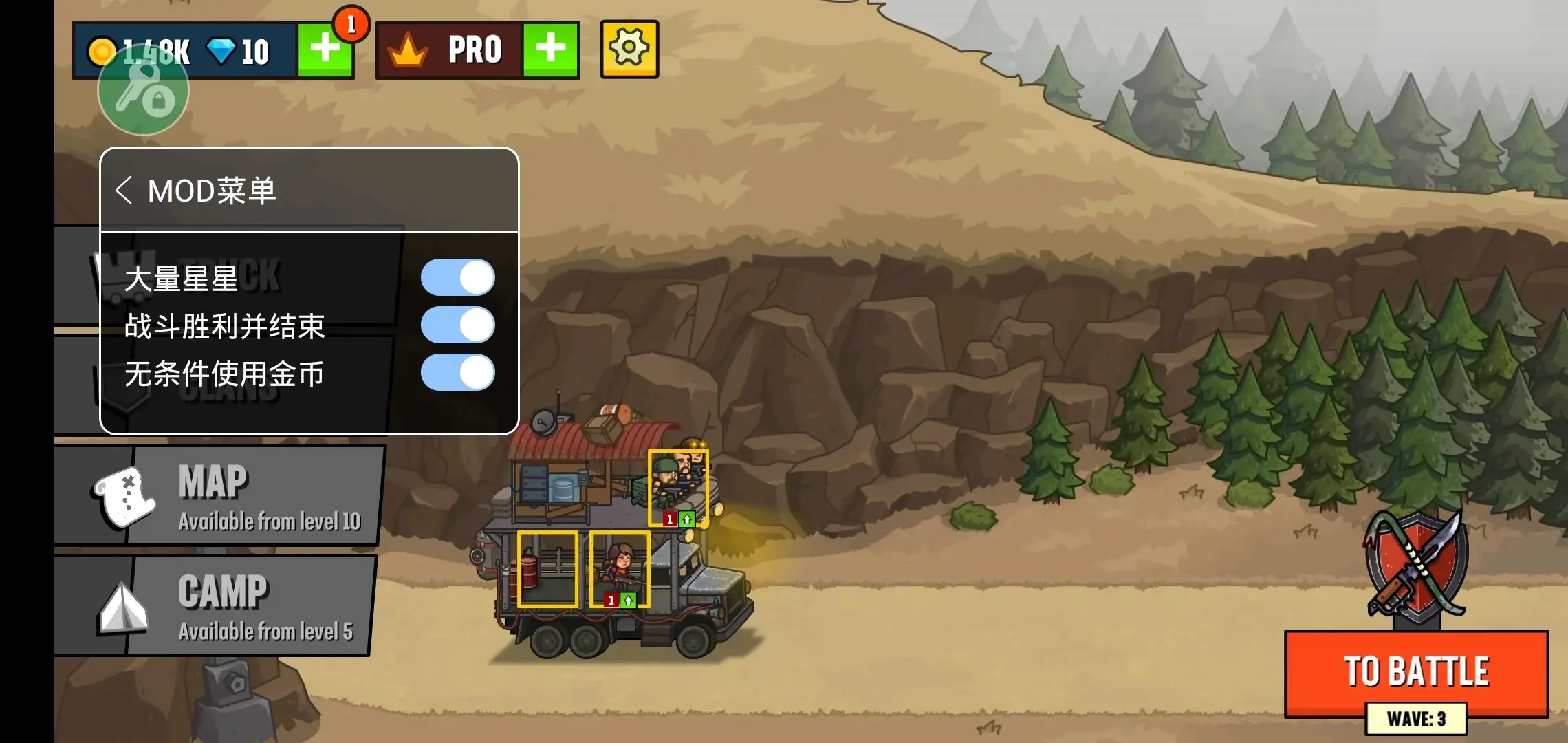
Task: Open the MAP menu entry
Action: pyautogui.click(x=220, y=496)
